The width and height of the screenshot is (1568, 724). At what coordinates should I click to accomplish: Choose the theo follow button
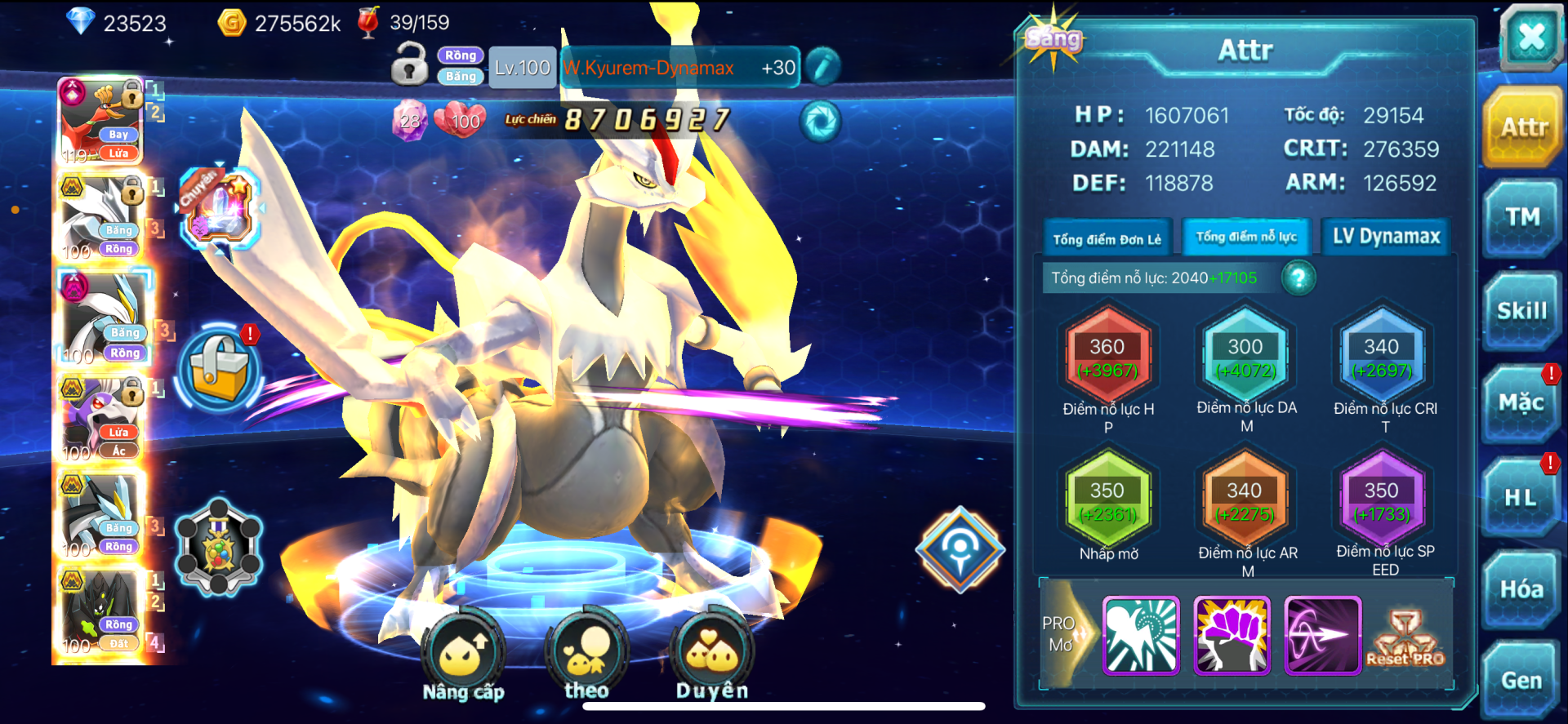click(586, 655)
